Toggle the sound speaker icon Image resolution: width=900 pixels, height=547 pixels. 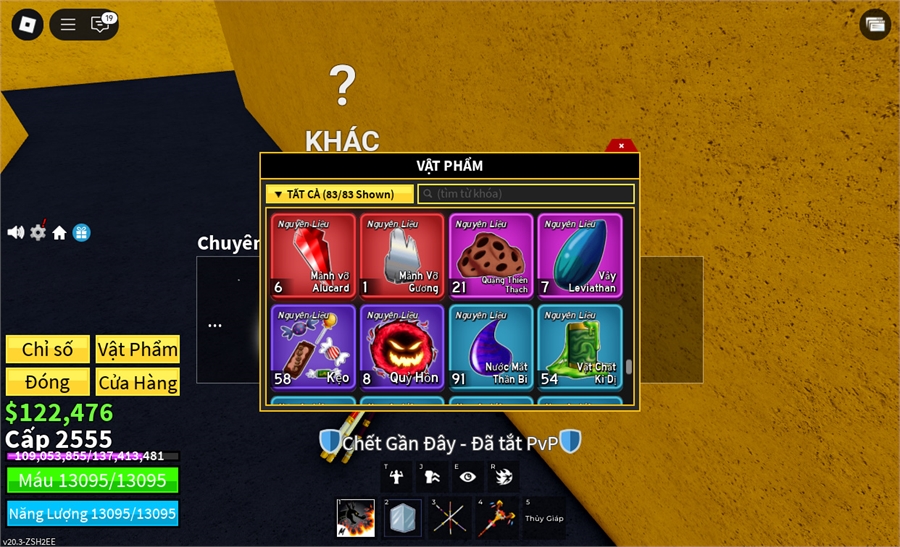coord(16,232)
